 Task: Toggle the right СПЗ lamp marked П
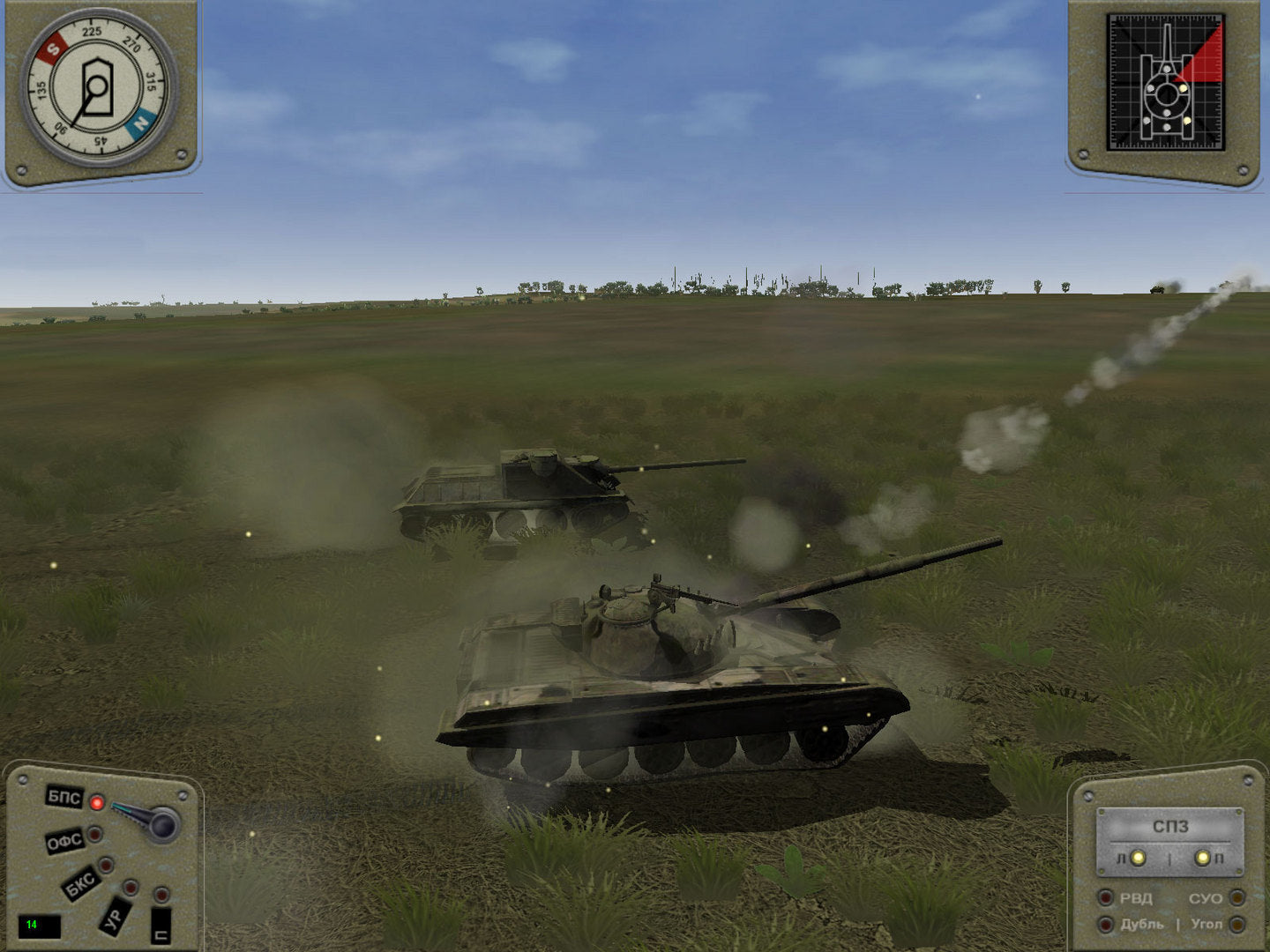click(x=1200, y=858)
